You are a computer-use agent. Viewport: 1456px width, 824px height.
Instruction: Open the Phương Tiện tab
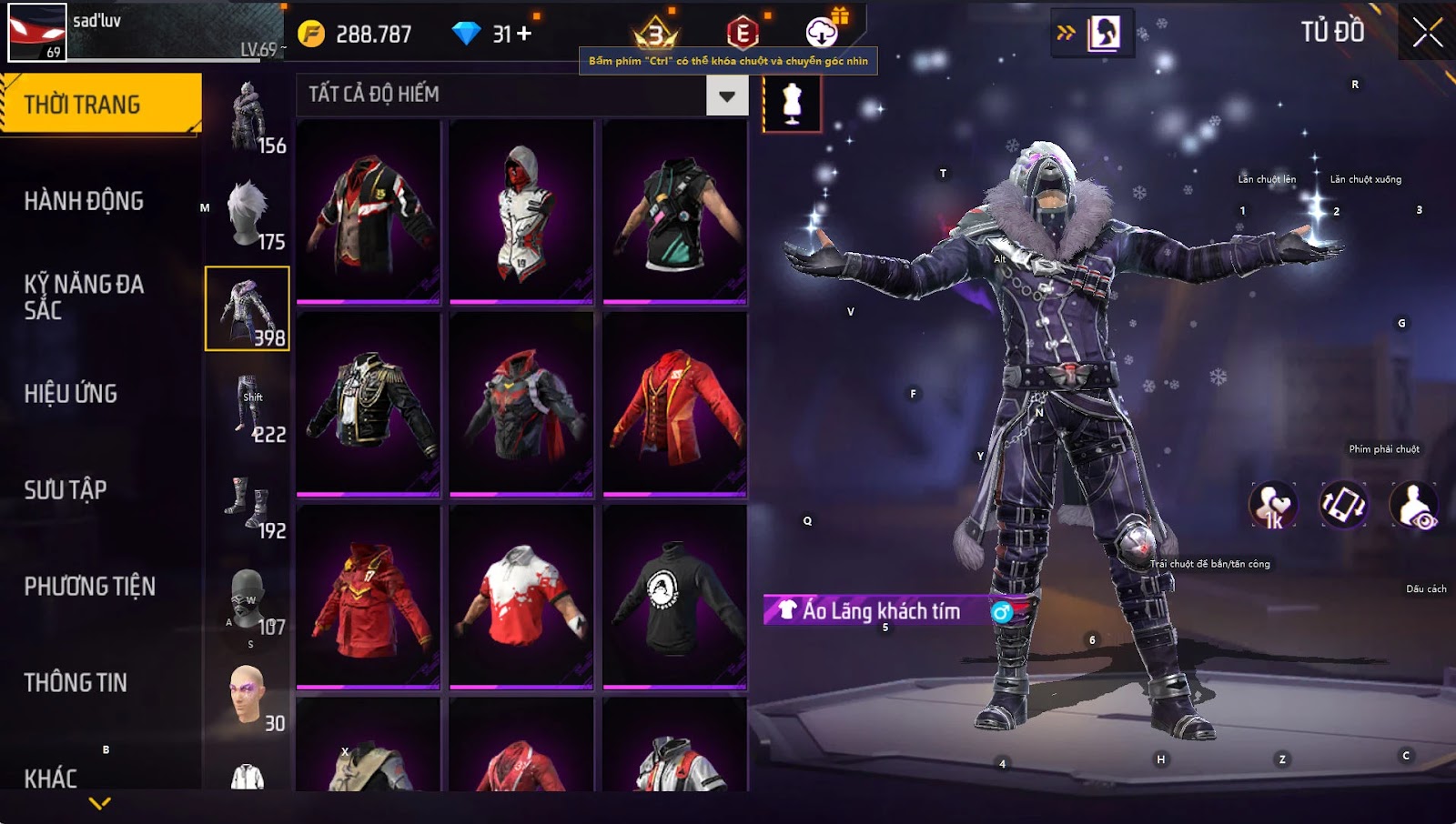click(x=89, y=587)
